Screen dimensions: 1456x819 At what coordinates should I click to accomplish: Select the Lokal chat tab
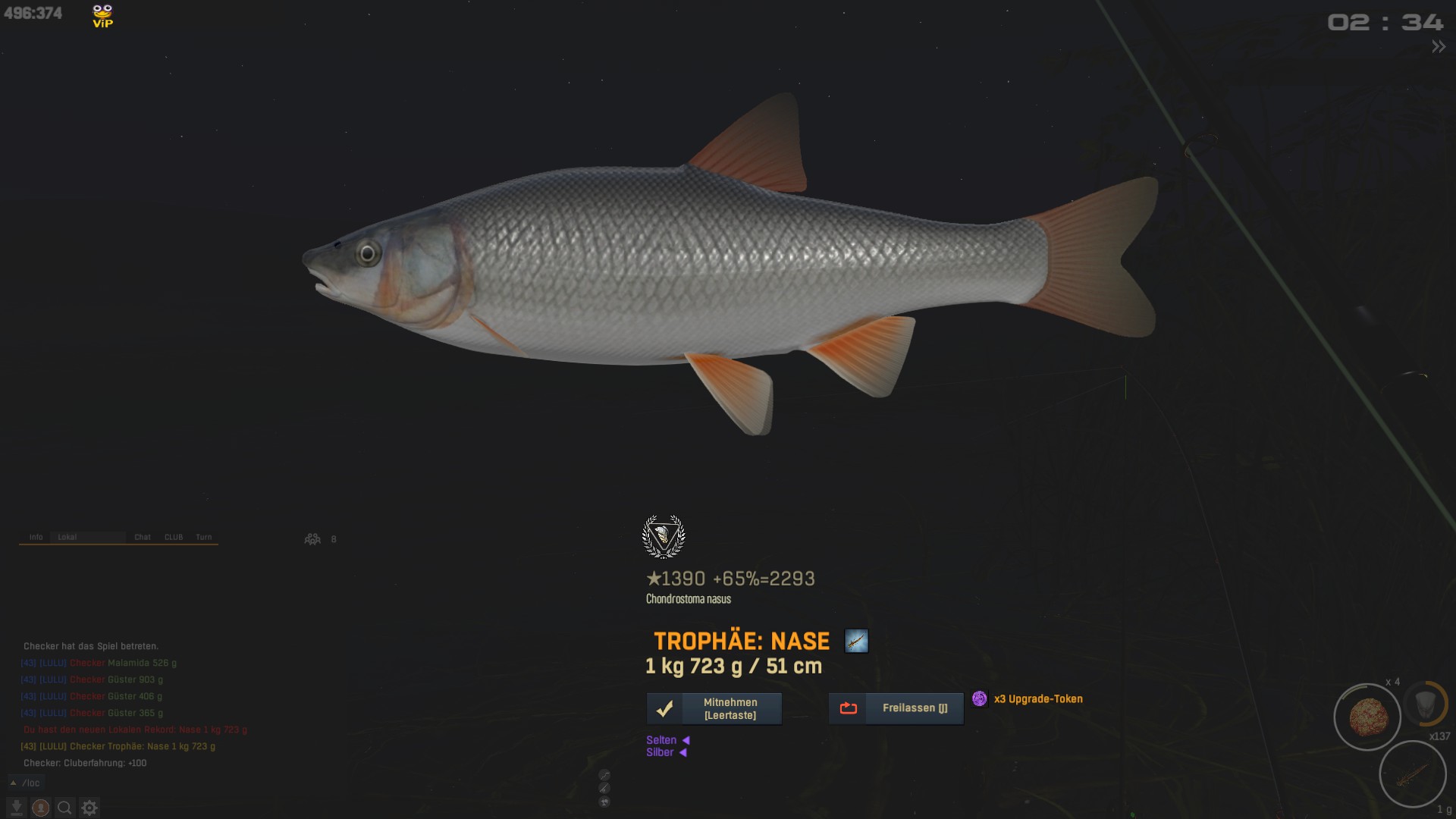pos(67,537)
